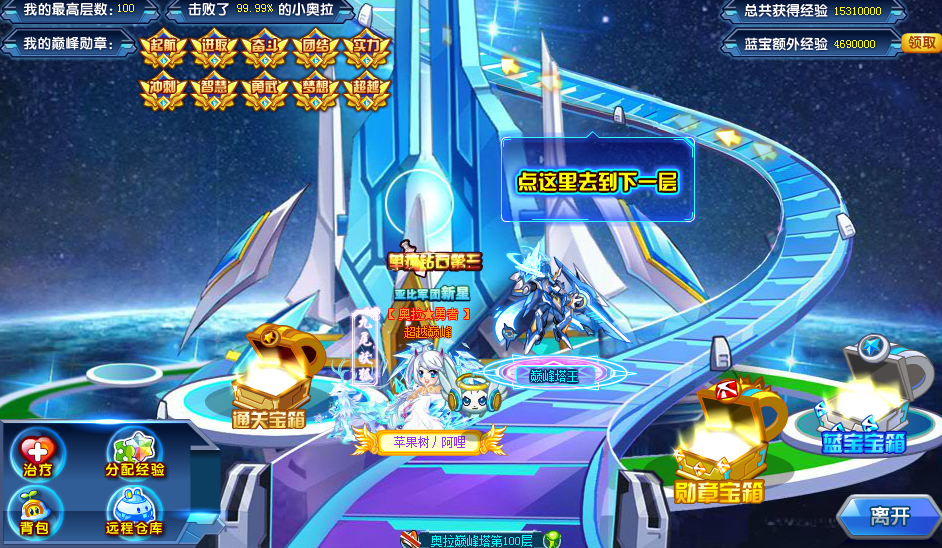Select the 实力 peak medal
This screenshot has width=942, height=548.
pos(366,49)
